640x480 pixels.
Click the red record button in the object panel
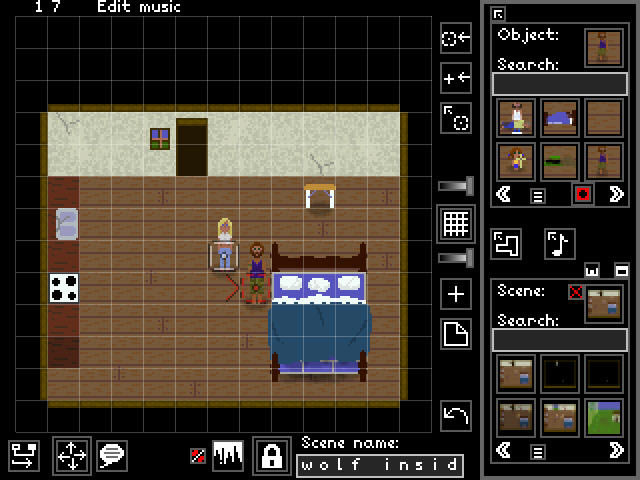point(582,194)
